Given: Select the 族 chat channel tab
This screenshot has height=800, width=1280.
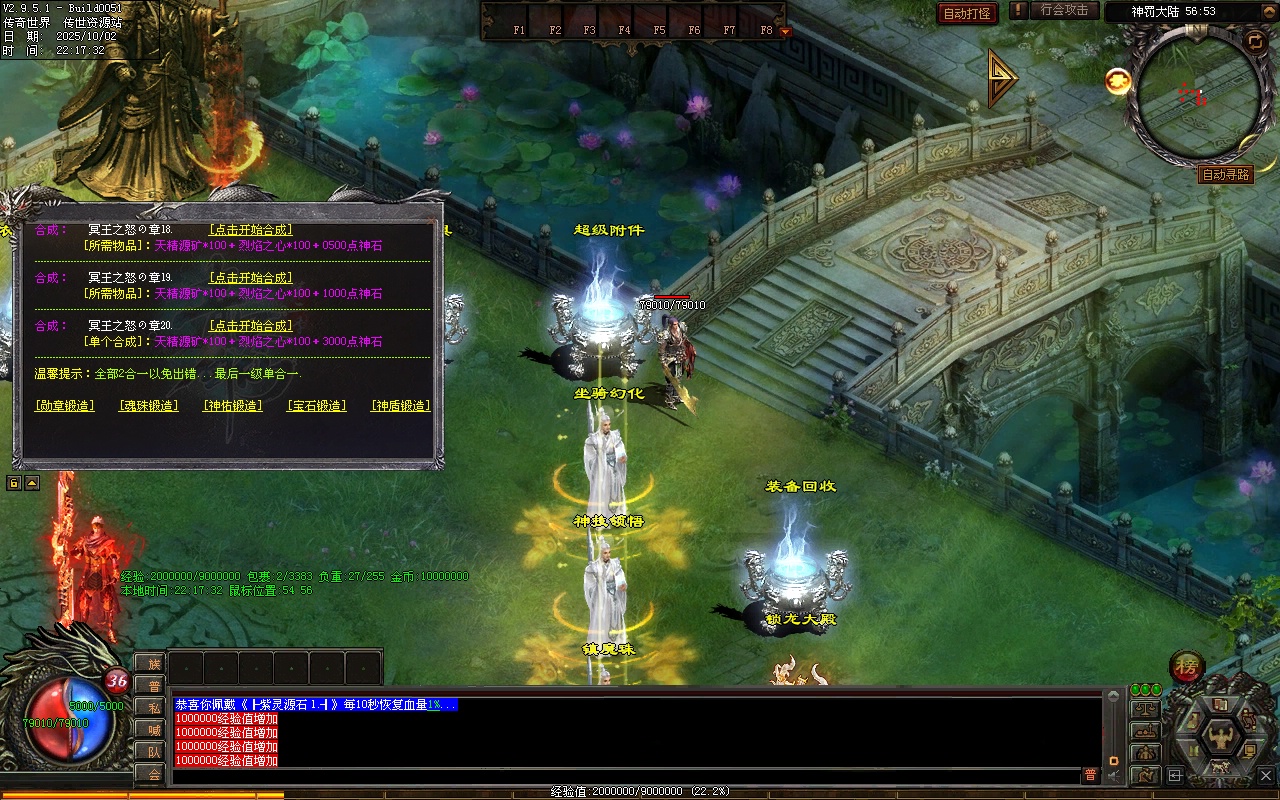Looking at the screenshot, I should coord(153,664).
